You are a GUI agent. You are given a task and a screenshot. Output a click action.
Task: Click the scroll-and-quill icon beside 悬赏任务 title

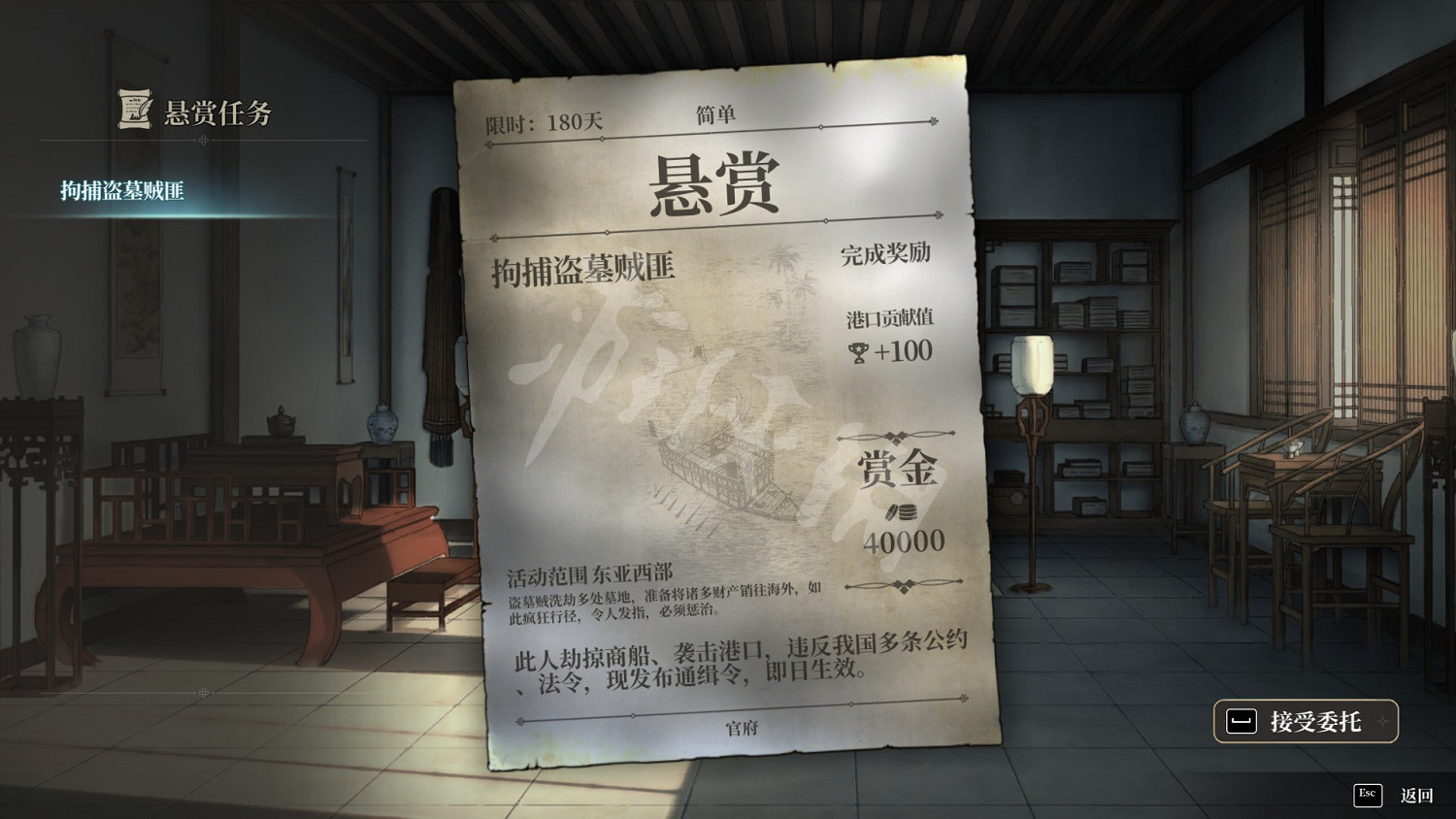pyautogui.click(x=133, y=110)
